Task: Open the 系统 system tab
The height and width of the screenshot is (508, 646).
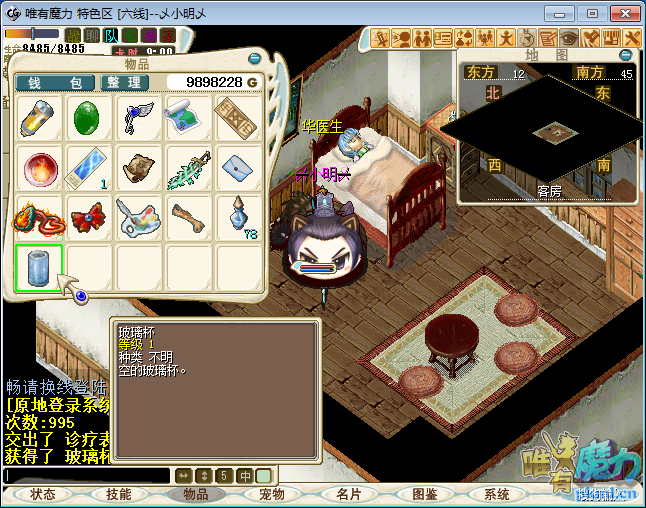Action: point(497,494)
